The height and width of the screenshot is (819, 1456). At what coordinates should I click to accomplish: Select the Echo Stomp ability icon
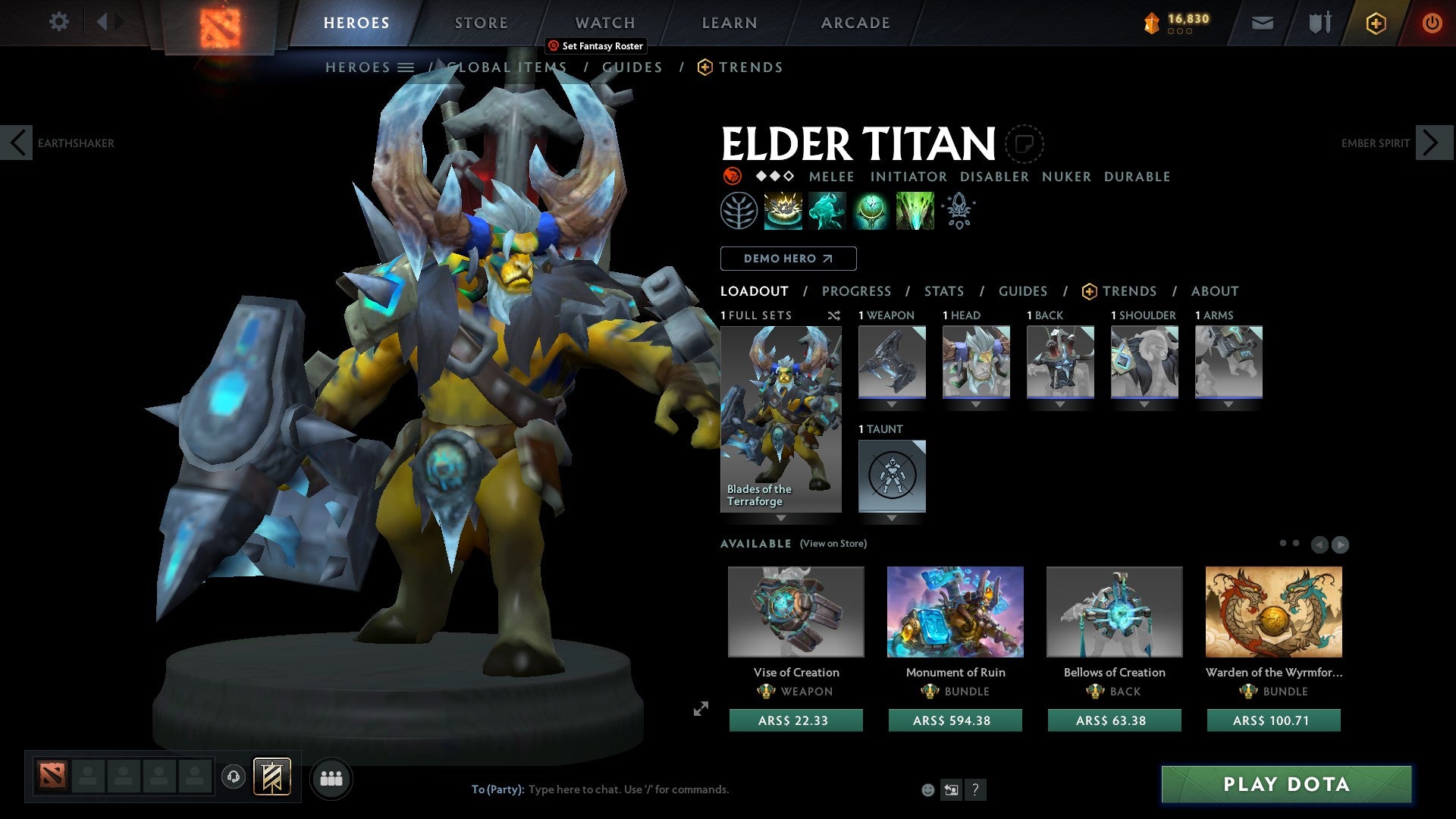(783, 211)
